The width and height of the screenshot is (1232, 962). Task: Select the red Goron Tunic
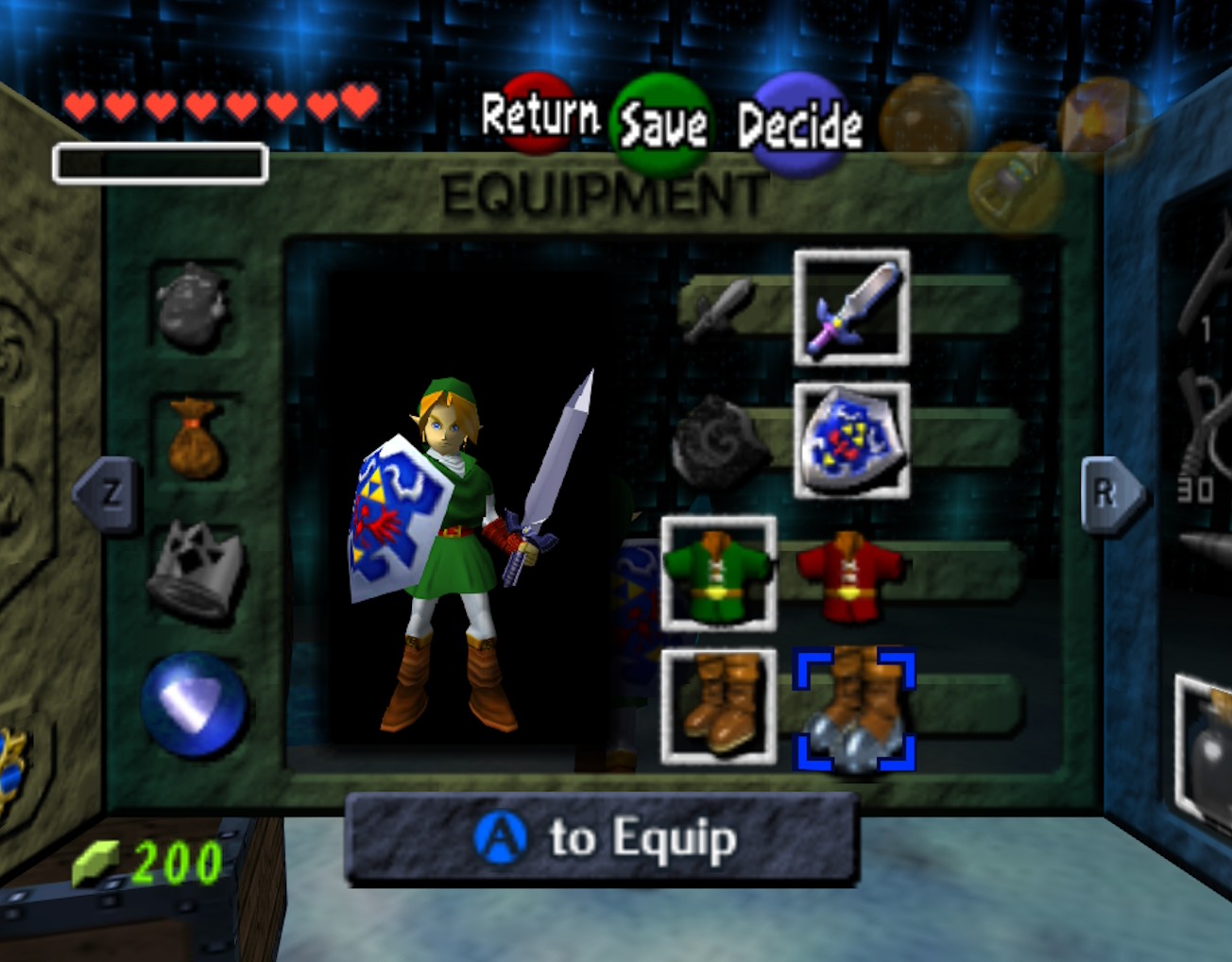[848, 574]
